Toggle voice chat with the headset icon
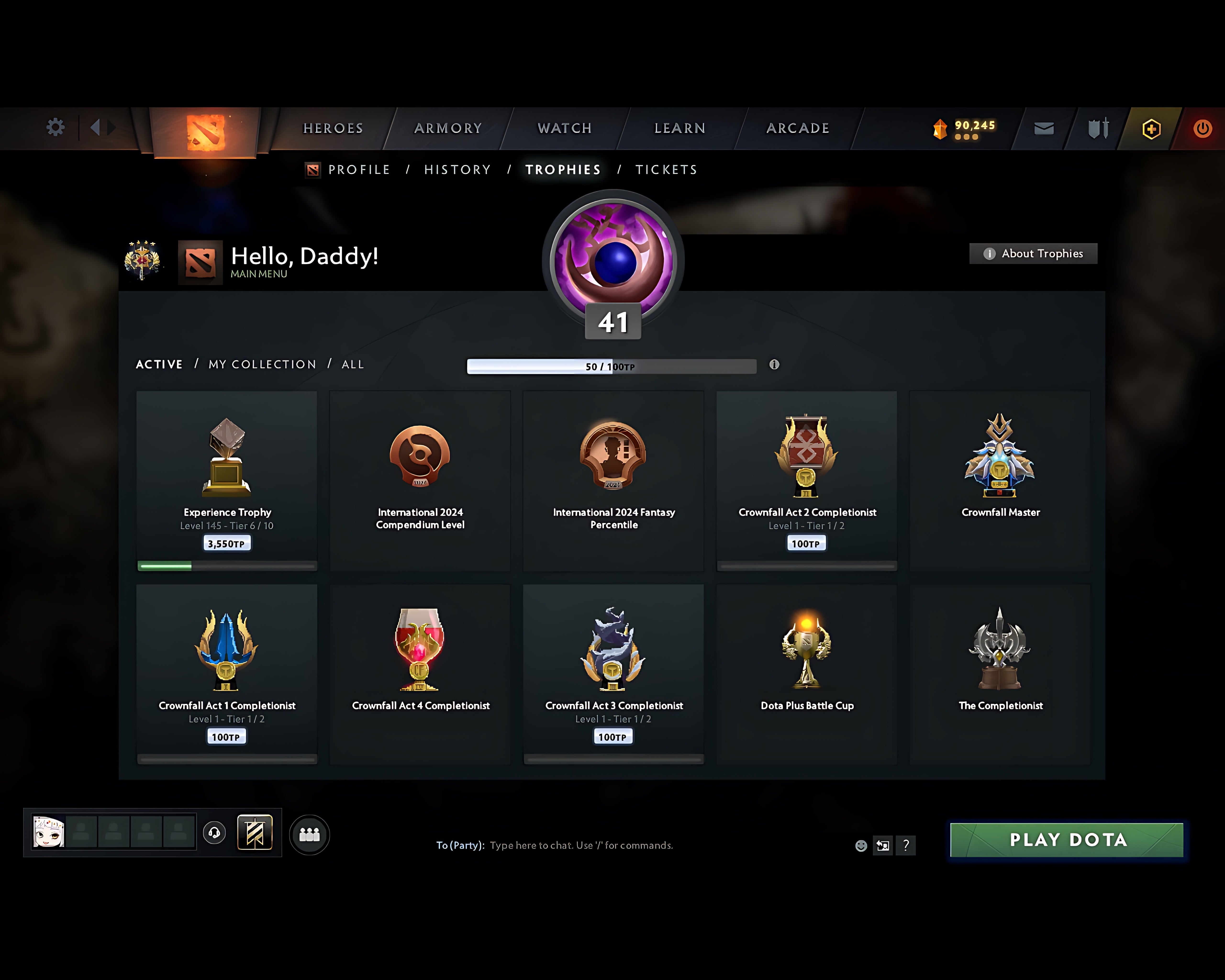Image resolution: width=1225 pixels, height=980 pixels. [x=215, y=833]
